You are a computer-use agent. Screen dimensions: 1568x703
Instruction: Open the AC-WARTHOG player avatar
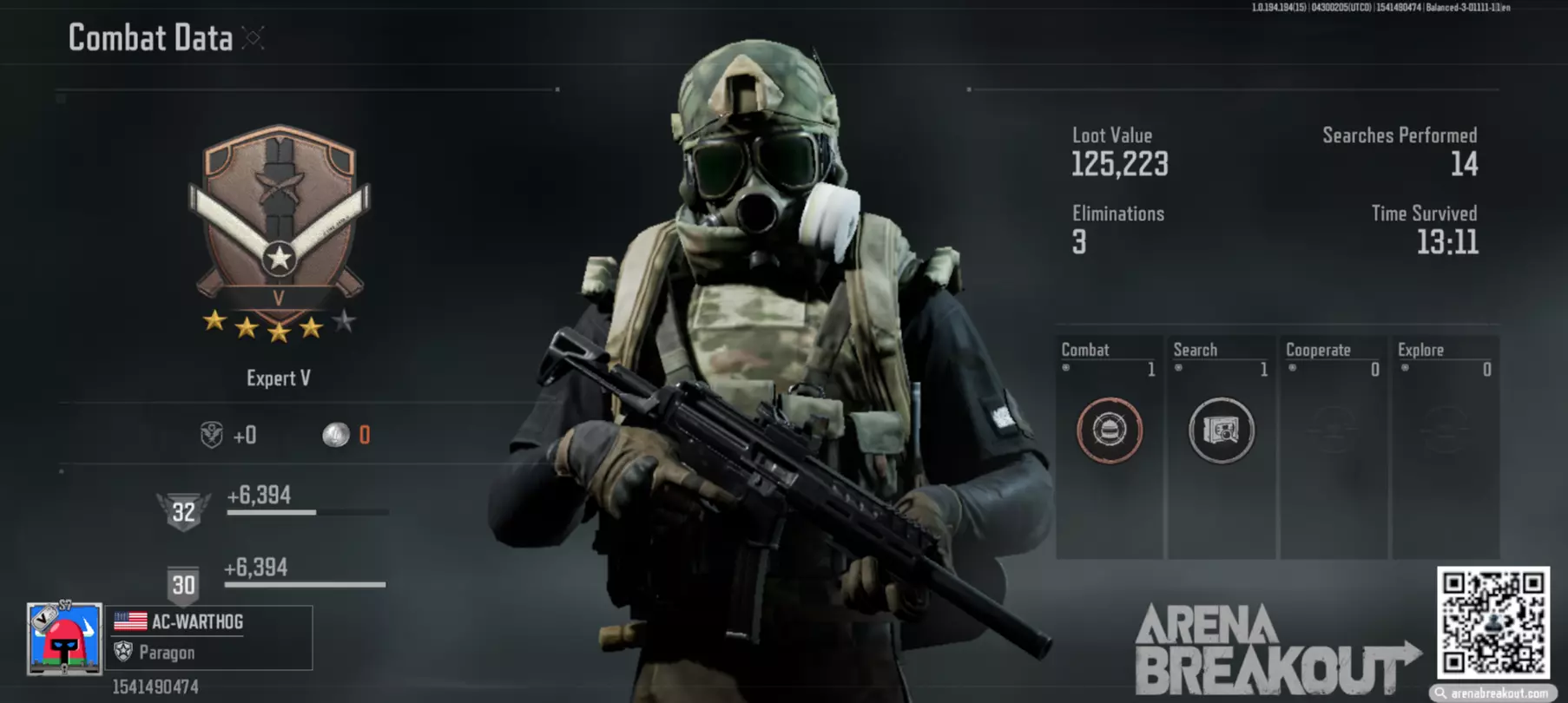[x=64, y=638]
